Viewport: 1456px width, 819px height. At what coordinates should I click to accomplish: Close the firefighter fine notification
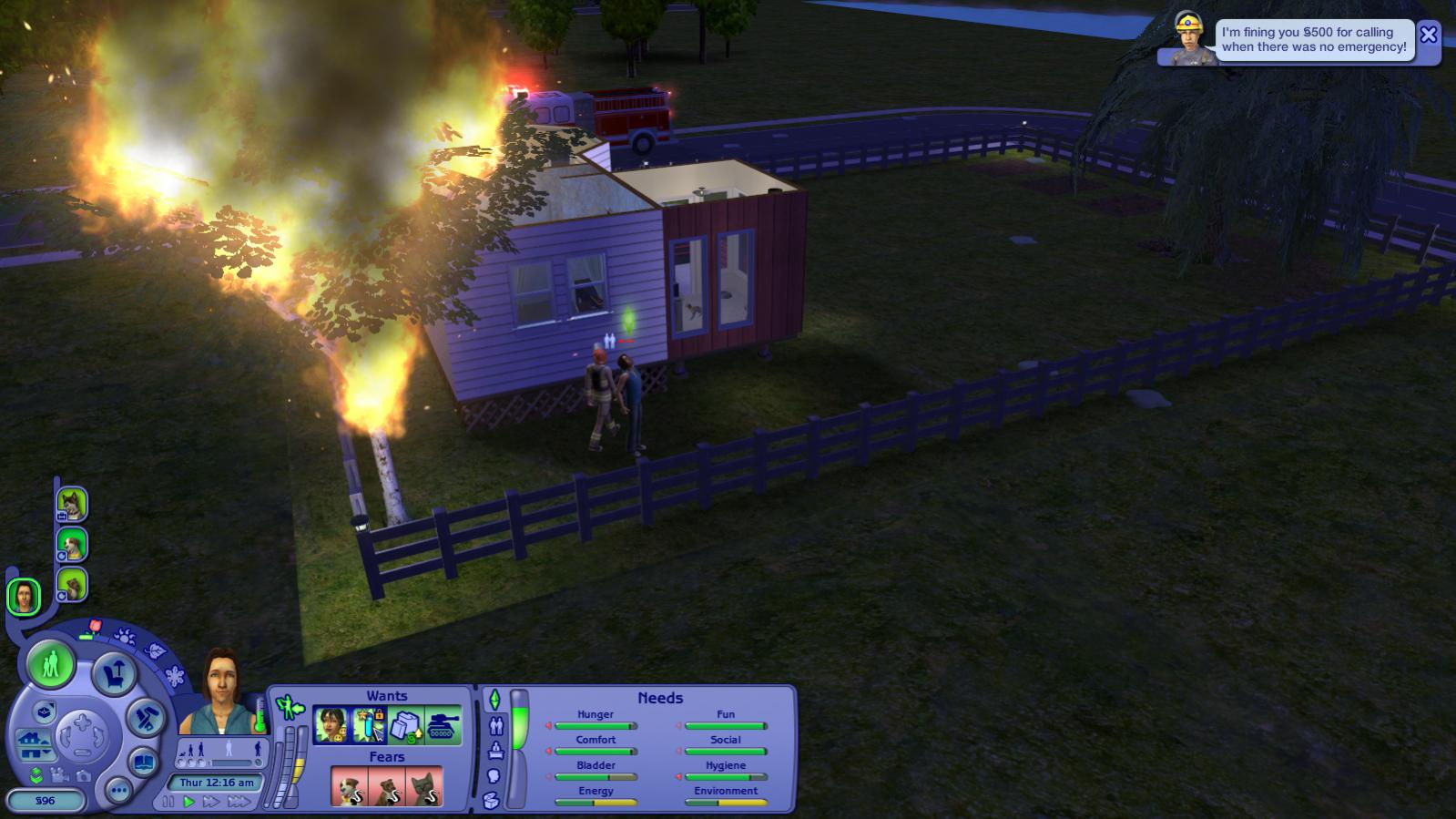[1428, 36]
